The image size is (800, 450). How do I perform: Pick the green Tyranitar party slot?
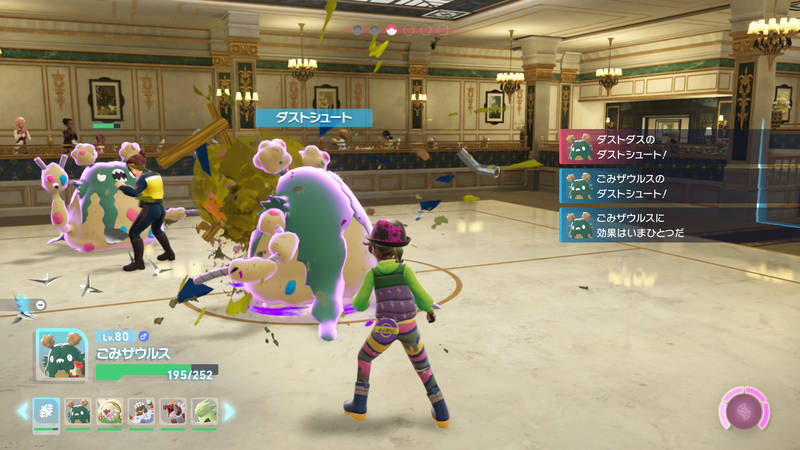(x=203, y=411)
